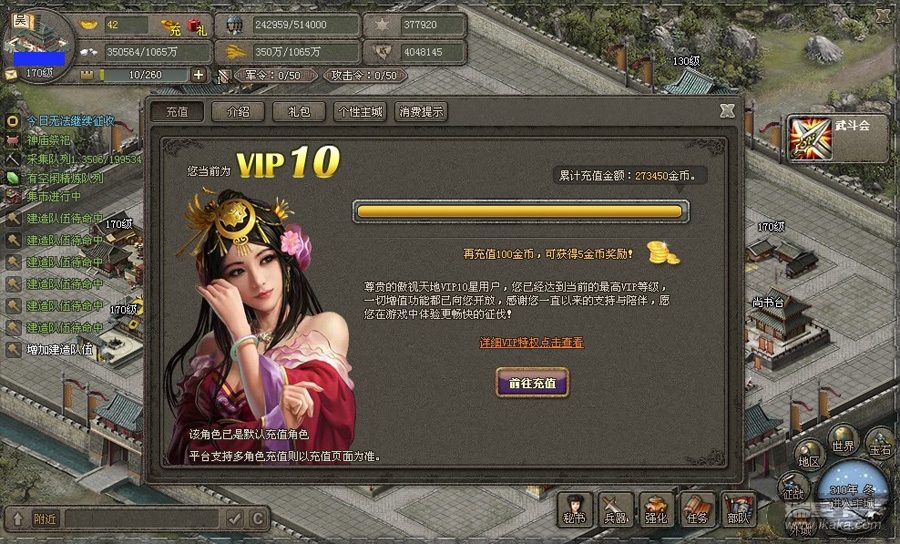This screenshot has height=544, width=900.
Task: Open the 任务 quest scroll menu
Action: click(x=697, y=509)
